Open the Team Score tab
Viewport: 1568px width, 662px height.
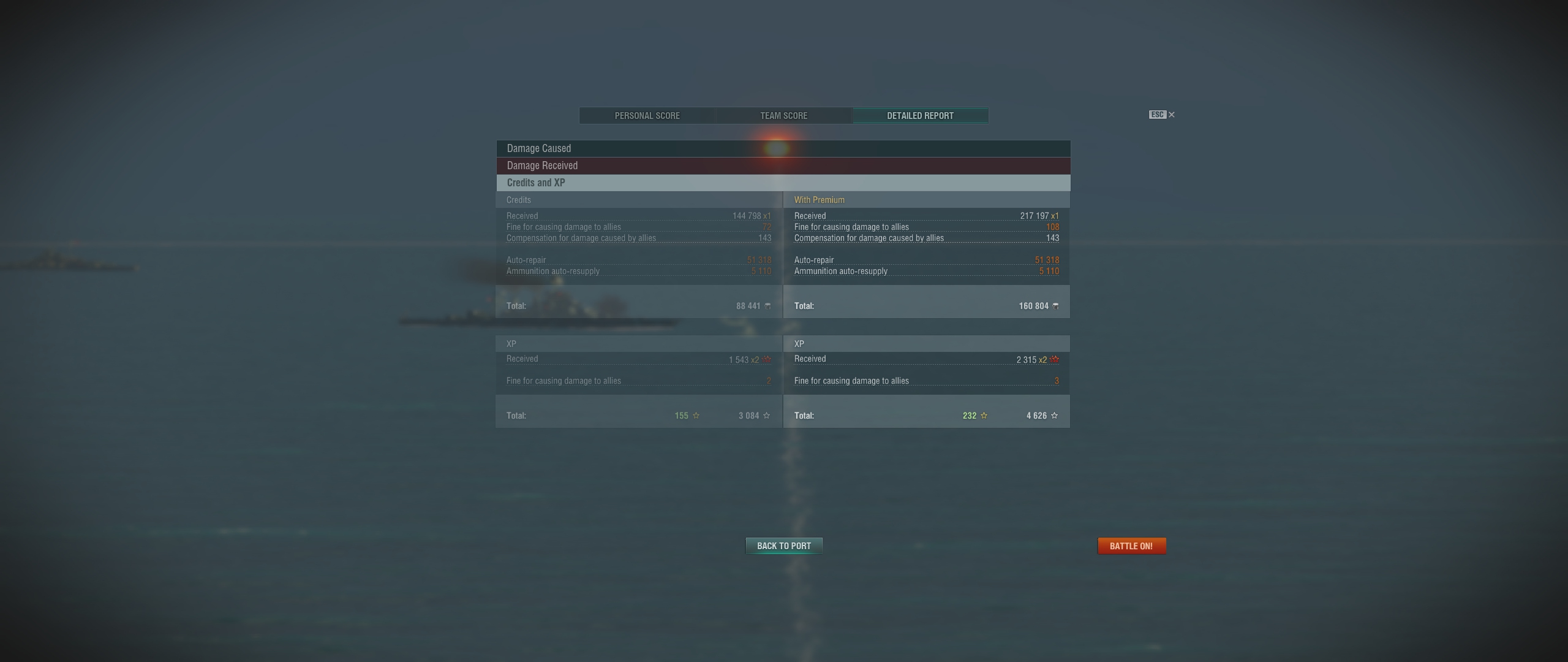point(783,116)
